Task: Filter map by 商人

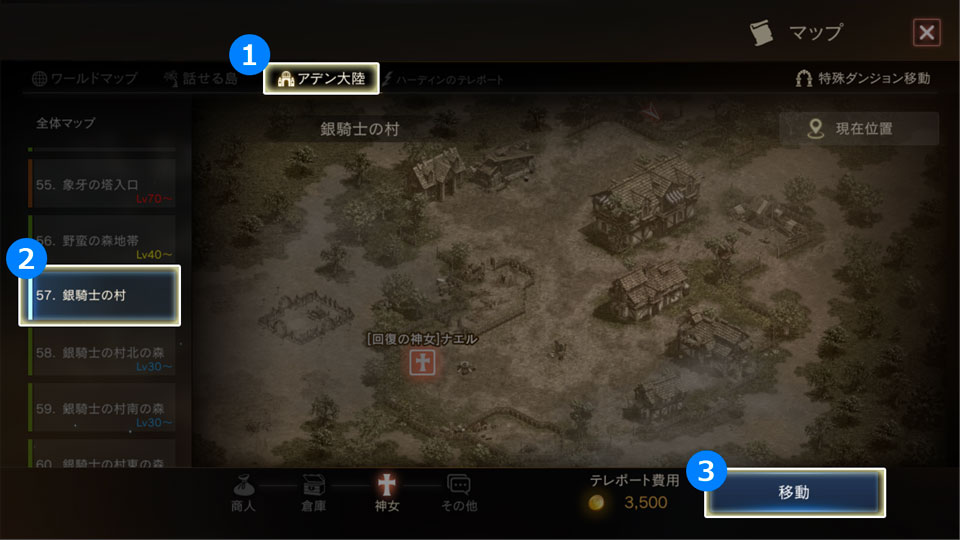Action: [243, 492]
